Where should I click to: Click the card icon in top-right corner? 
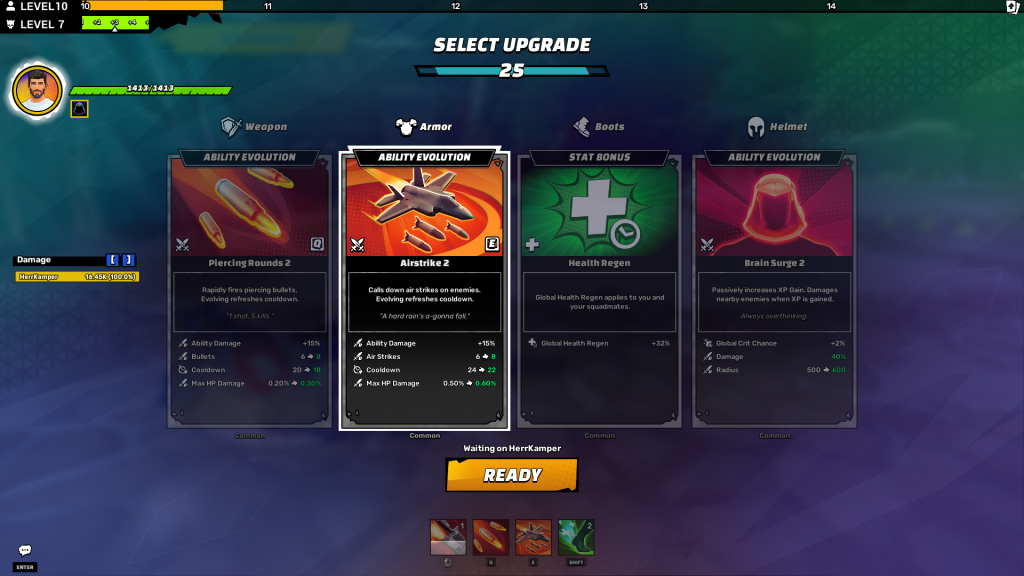pos(1012,7)
